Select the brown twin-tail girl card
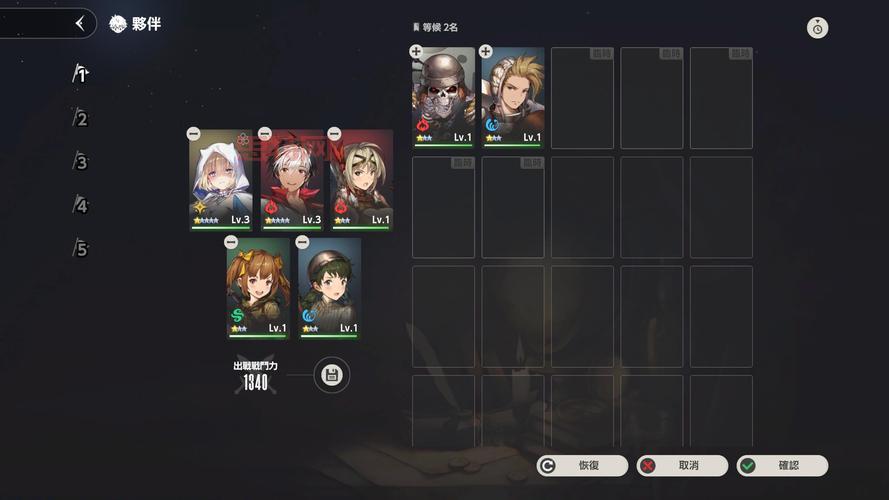This screenshot has height=500, width=889. coord(258,289)
